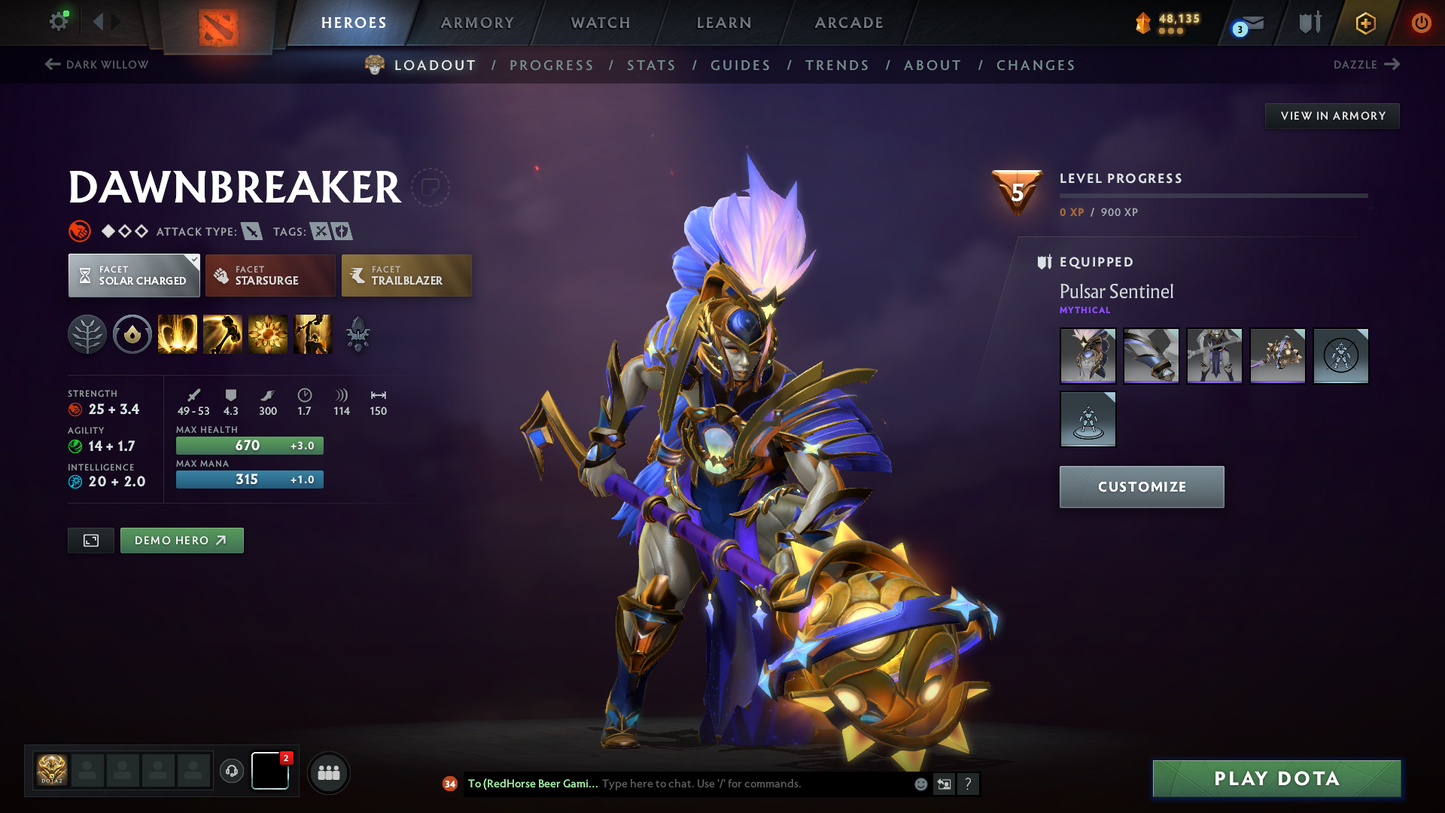Select the Celestial Hammer ability icon
This screenshot has width=1445, height=813.
pyautogui.click(x=222, y=334)
